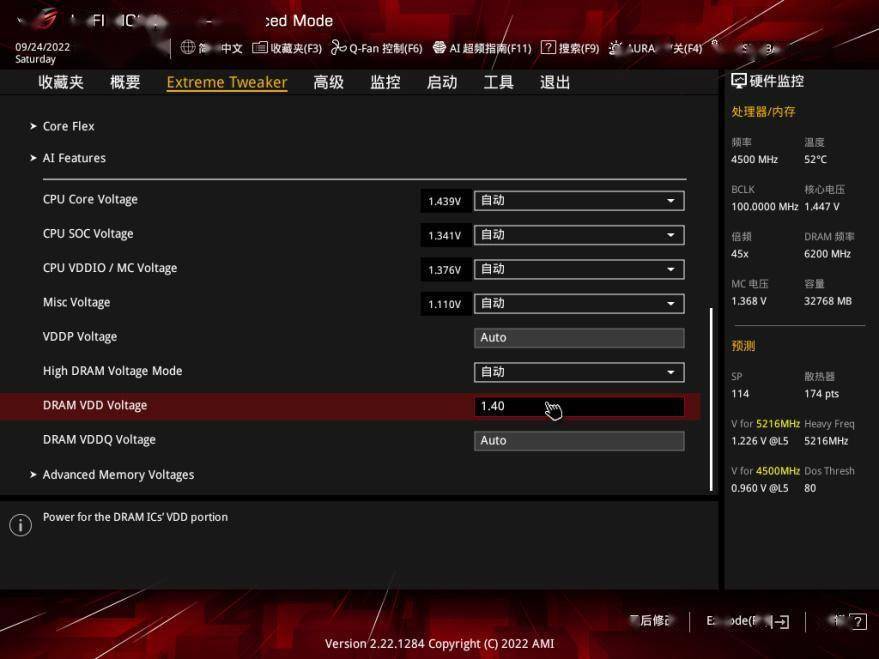
Task: Open the 概要 tab
Action: (125, 83)
